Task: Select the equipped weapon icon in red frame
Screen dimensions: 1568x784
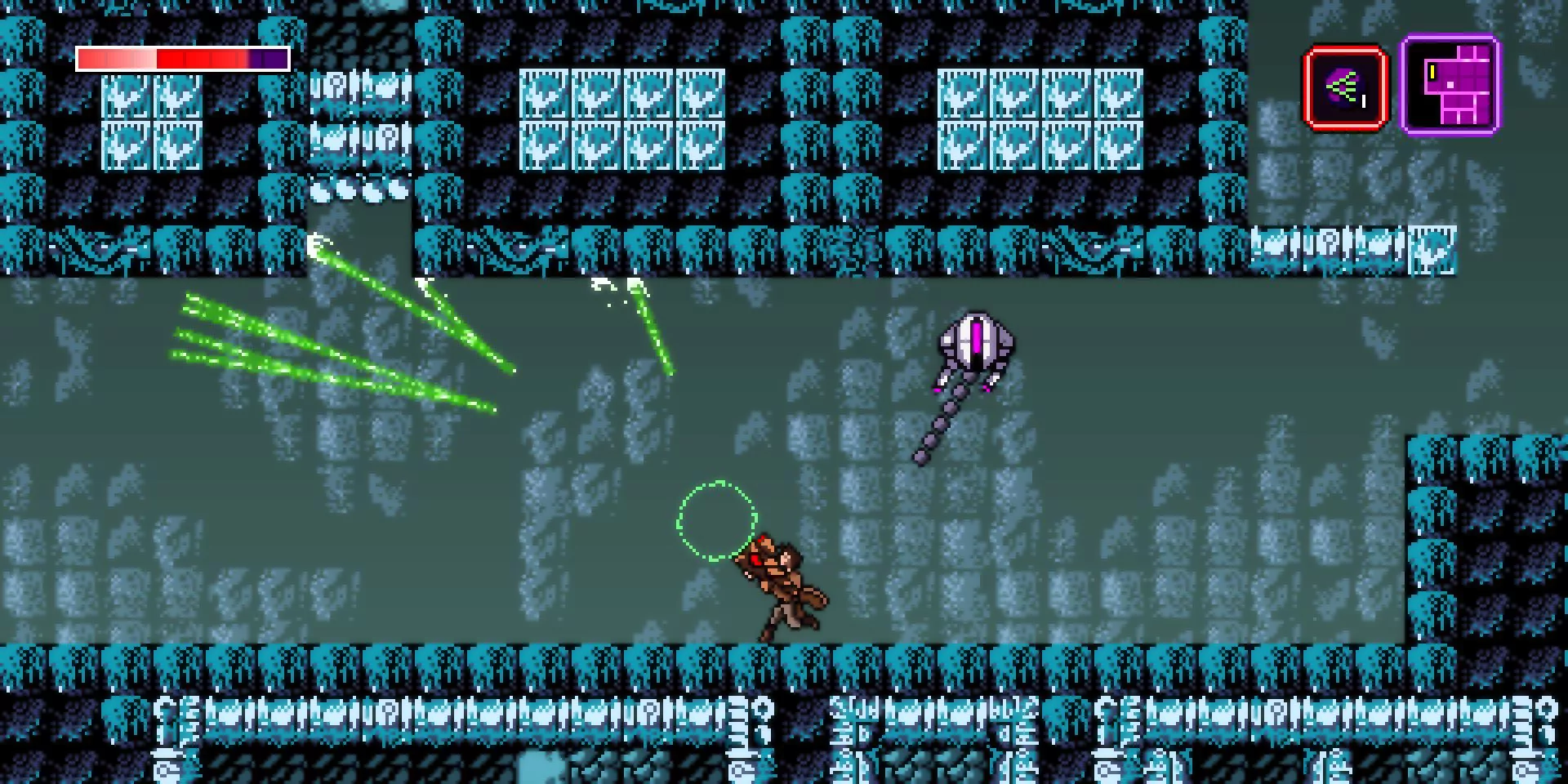Action: point(1345,87)
